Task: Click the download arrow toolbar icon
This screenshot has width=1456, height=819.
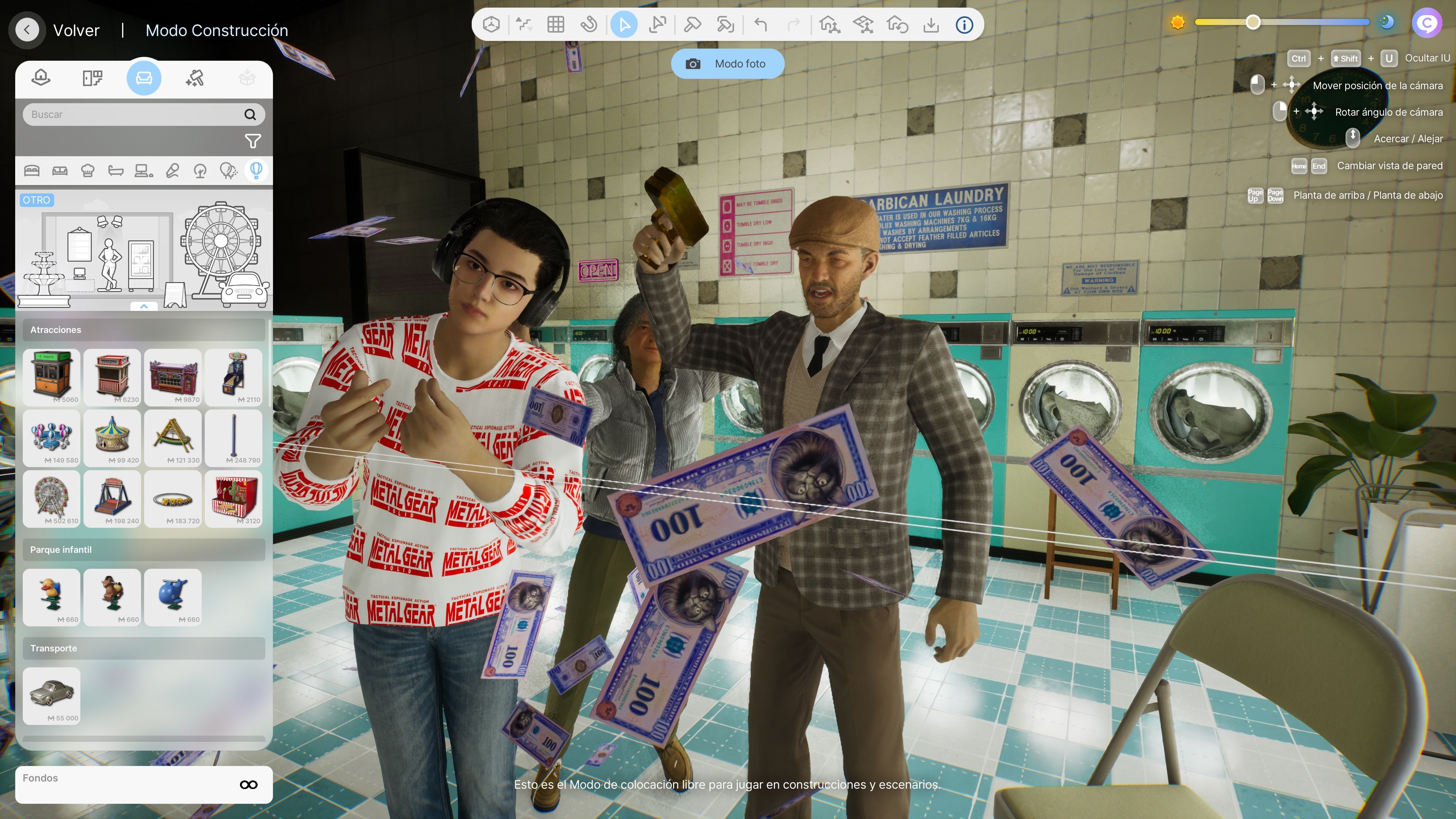Action: click(930, 25)
